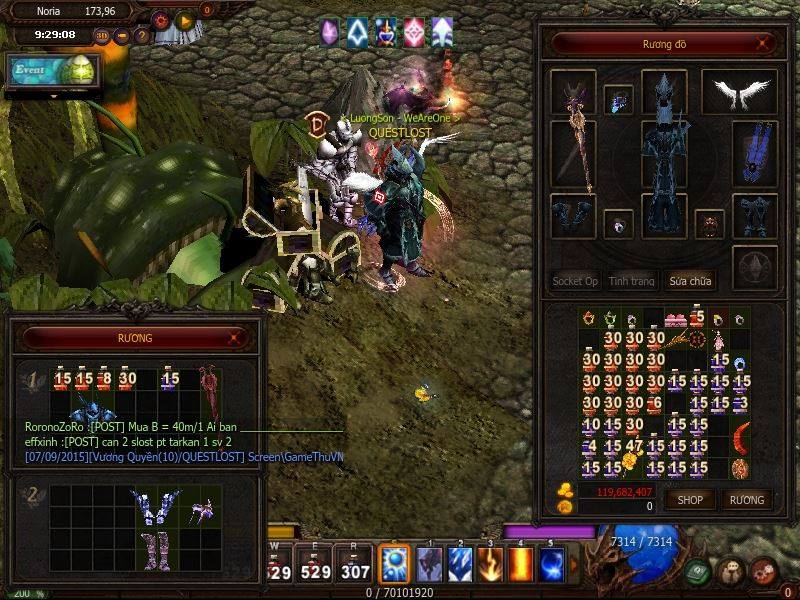Pick the red crescent item in inventory
The height and width of the screenshot is (600, 800).
coord(741,436)
